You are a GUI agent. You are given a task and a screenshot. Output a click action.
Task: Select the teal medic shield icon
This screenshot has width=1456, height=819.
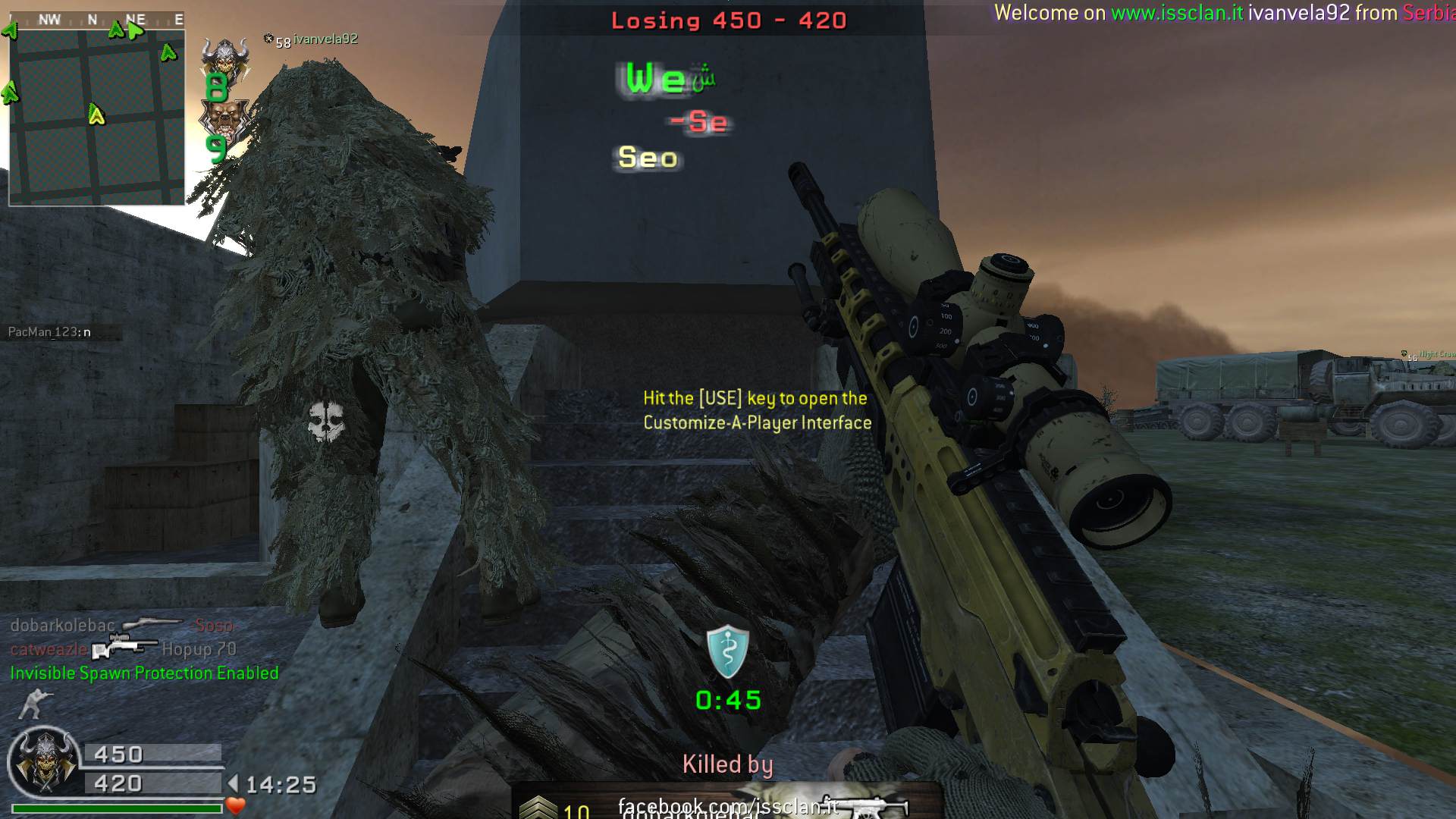pyautogui.click(x=727, y=652)
